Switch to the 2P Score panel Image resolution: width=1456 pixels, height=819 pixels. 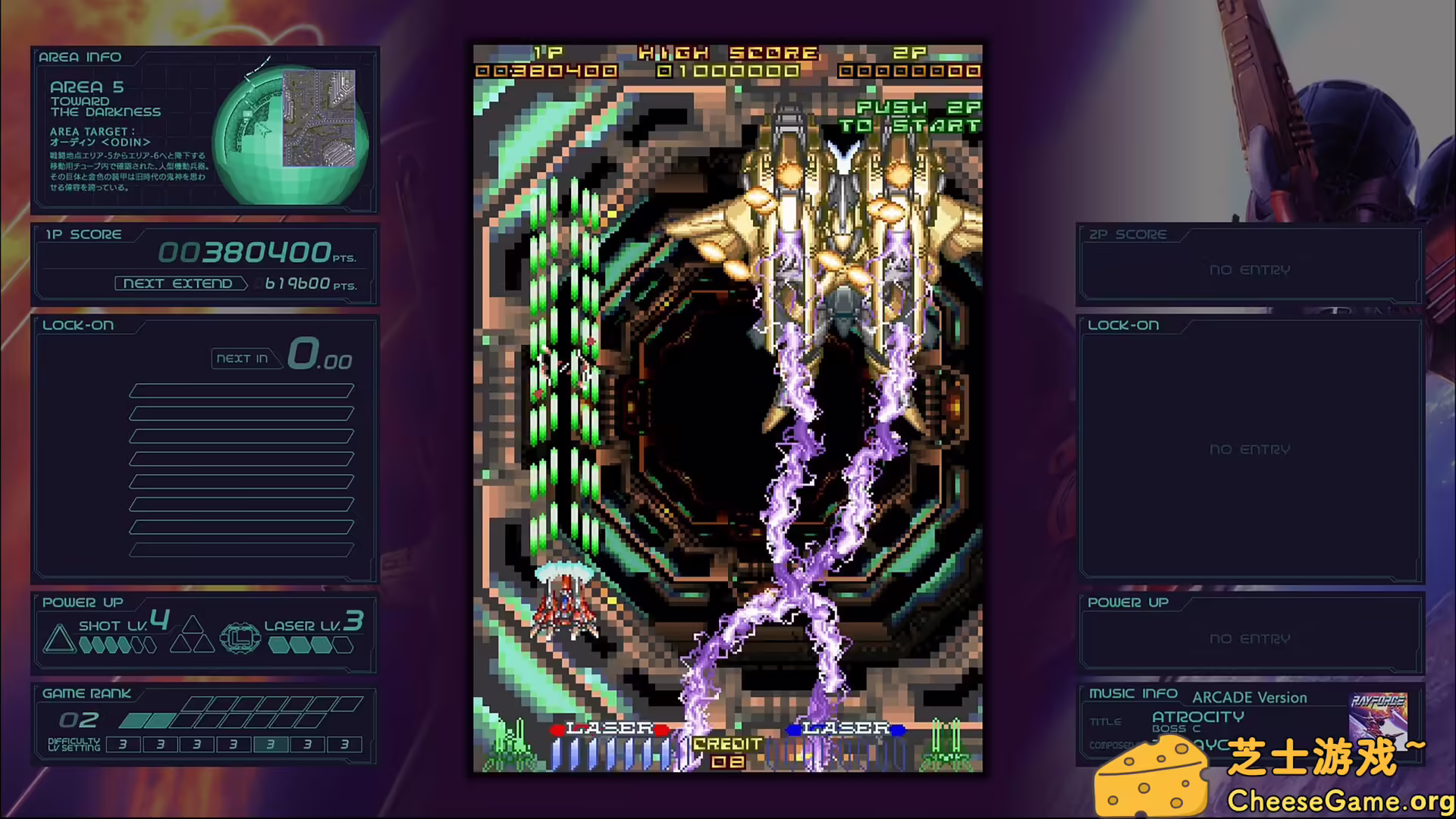click(1129, 234)
